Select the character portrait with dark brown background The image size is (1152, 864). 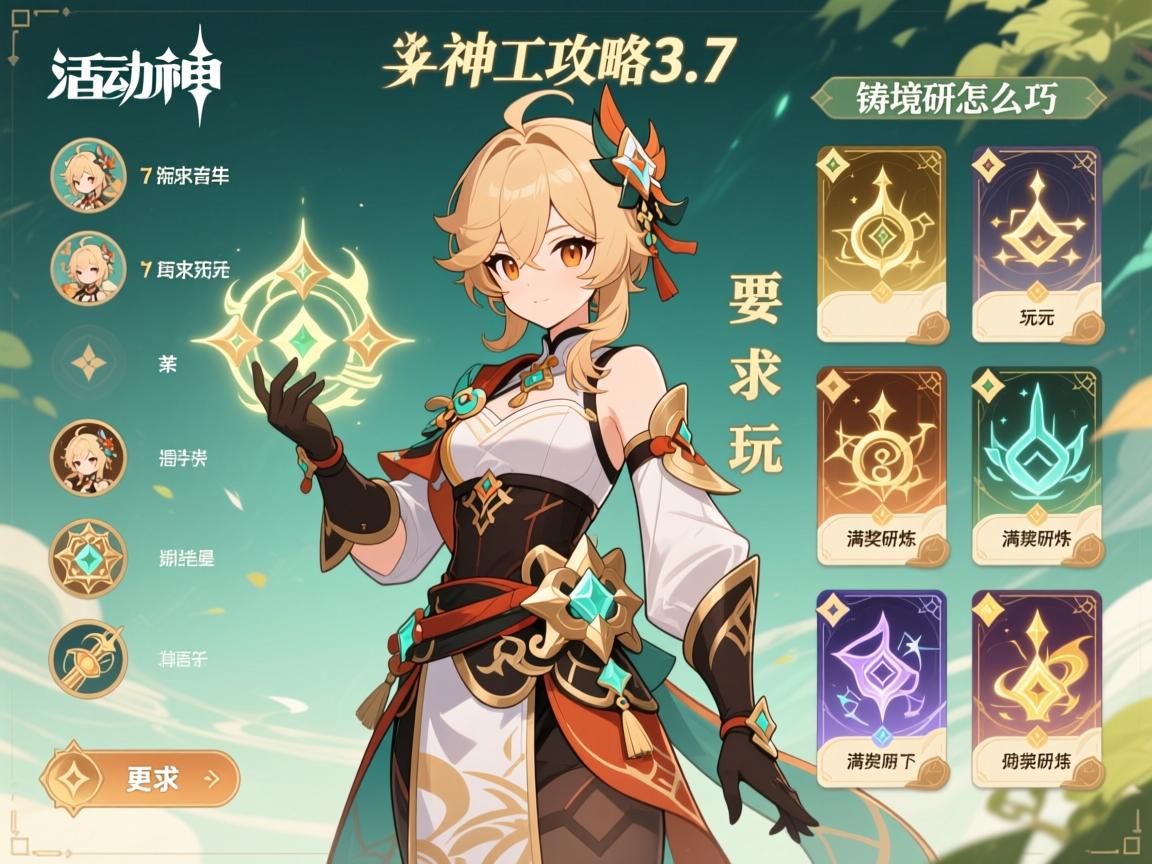tap(88, 457)
